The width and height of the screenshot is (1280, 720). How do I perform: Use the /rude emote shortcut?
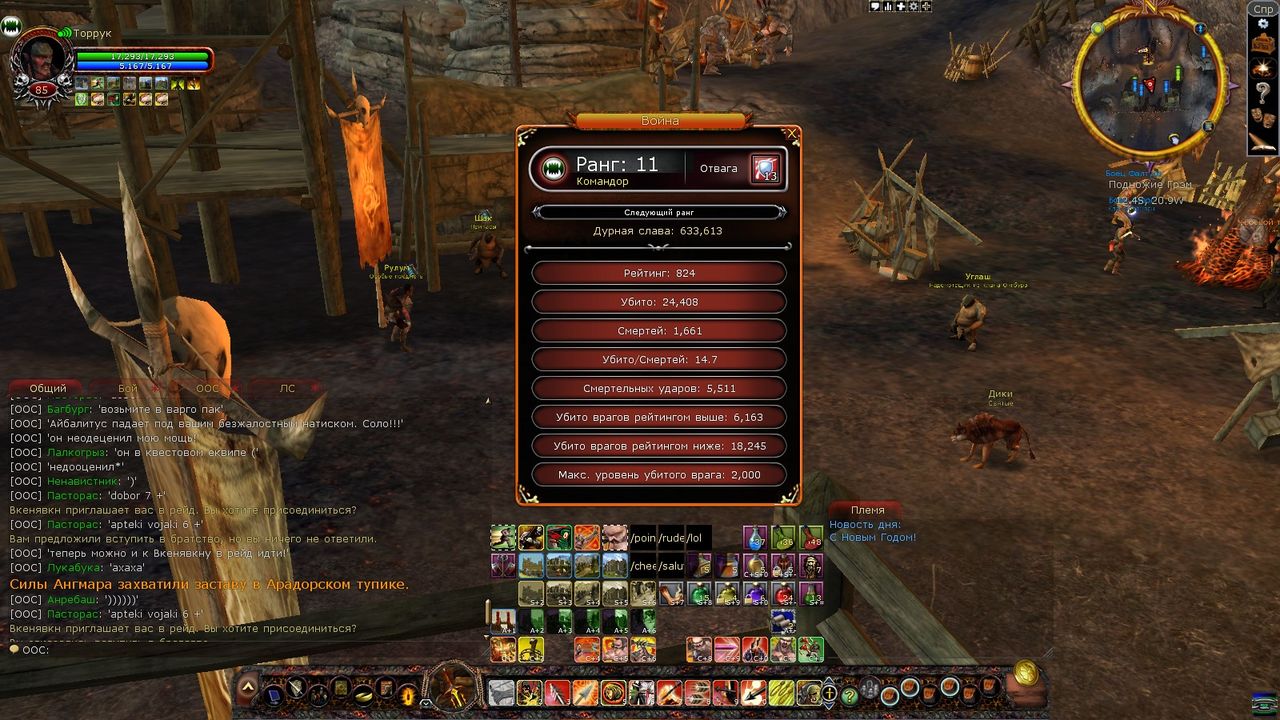pyautogui.click(x=669, y=538)
